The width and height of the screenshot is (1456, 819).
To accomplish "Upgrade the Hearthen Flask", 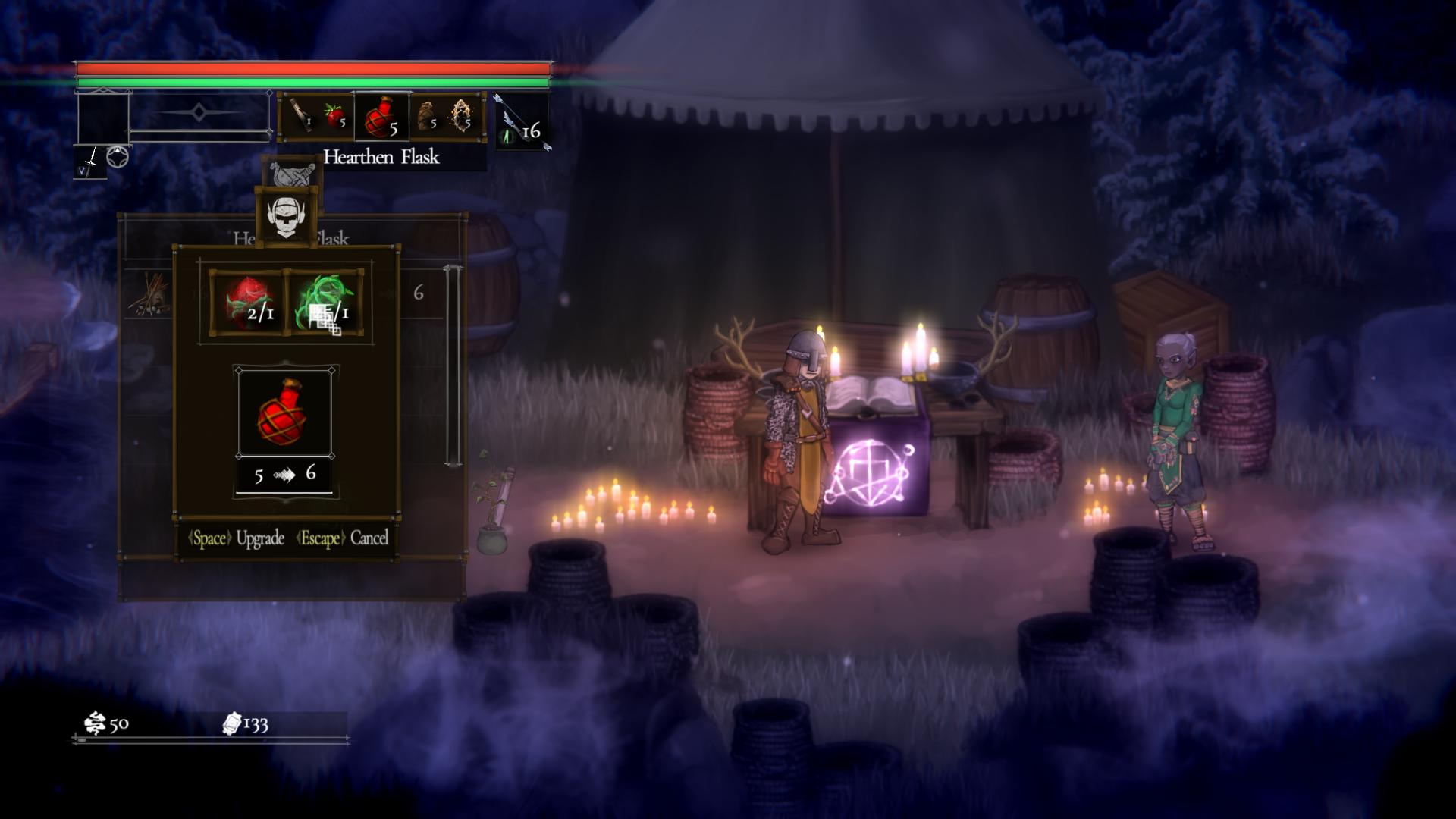I will tap(237, 538).
